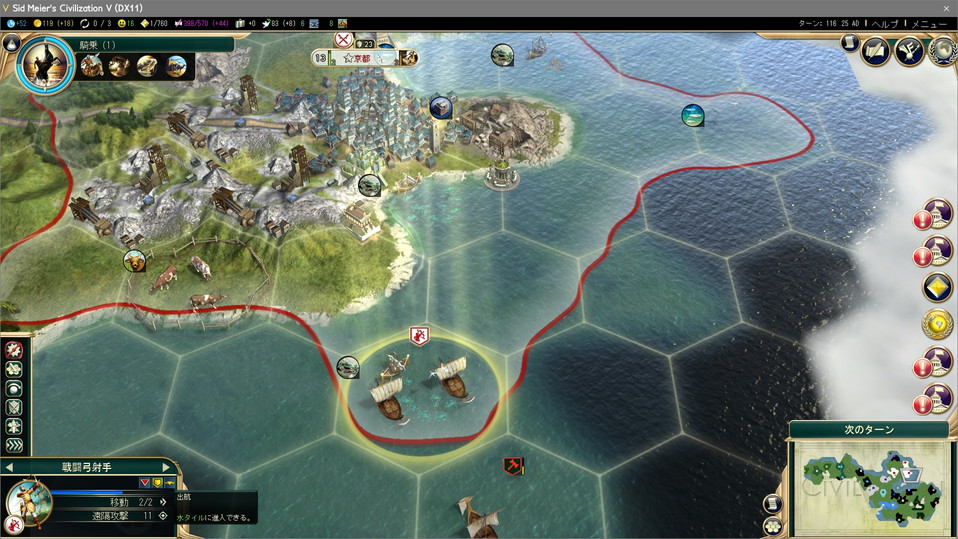Open the small scroll notification log icon

coord(849,43)
